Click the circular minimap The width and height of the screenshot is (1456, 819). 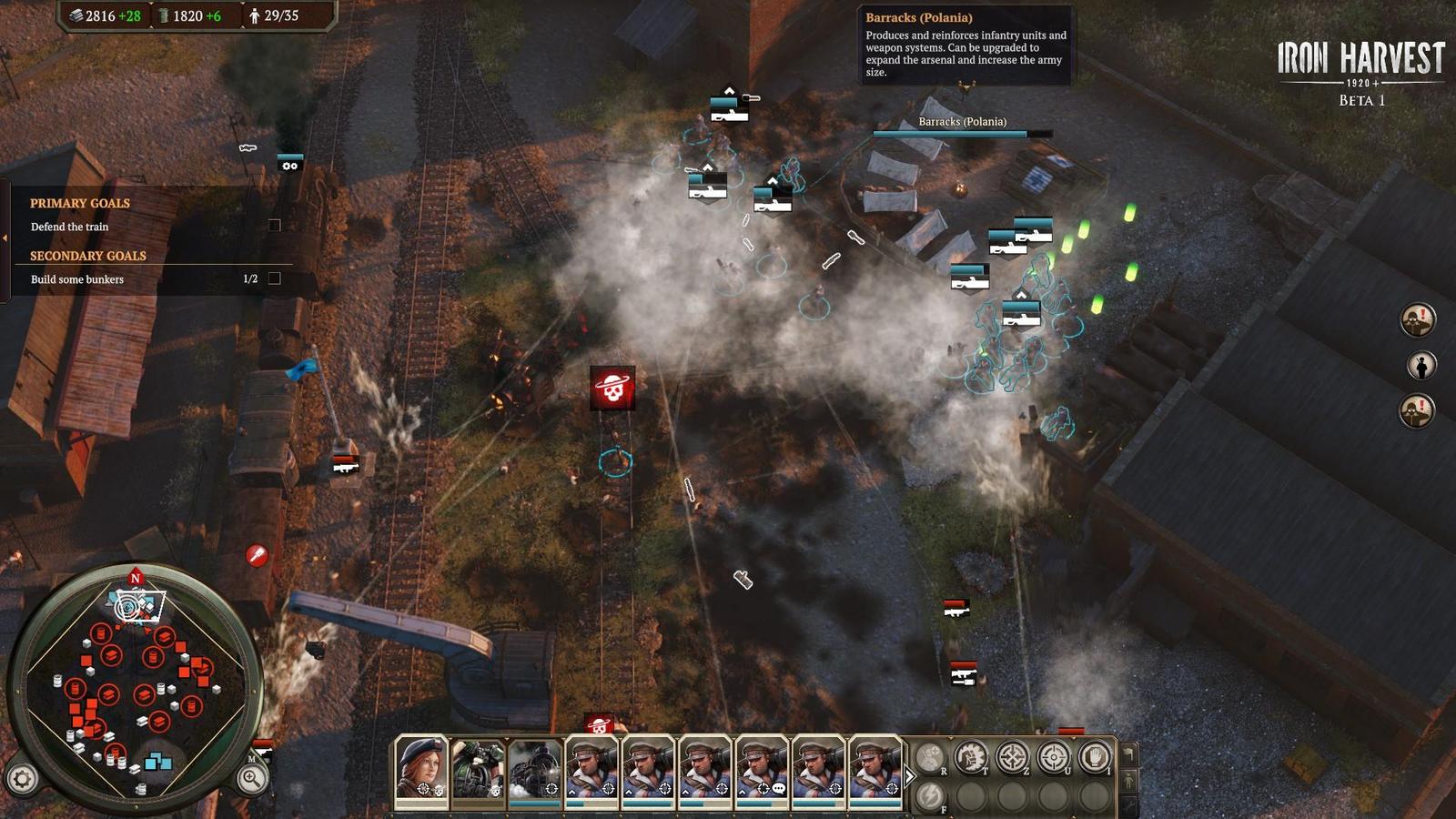tap(136, 687)
